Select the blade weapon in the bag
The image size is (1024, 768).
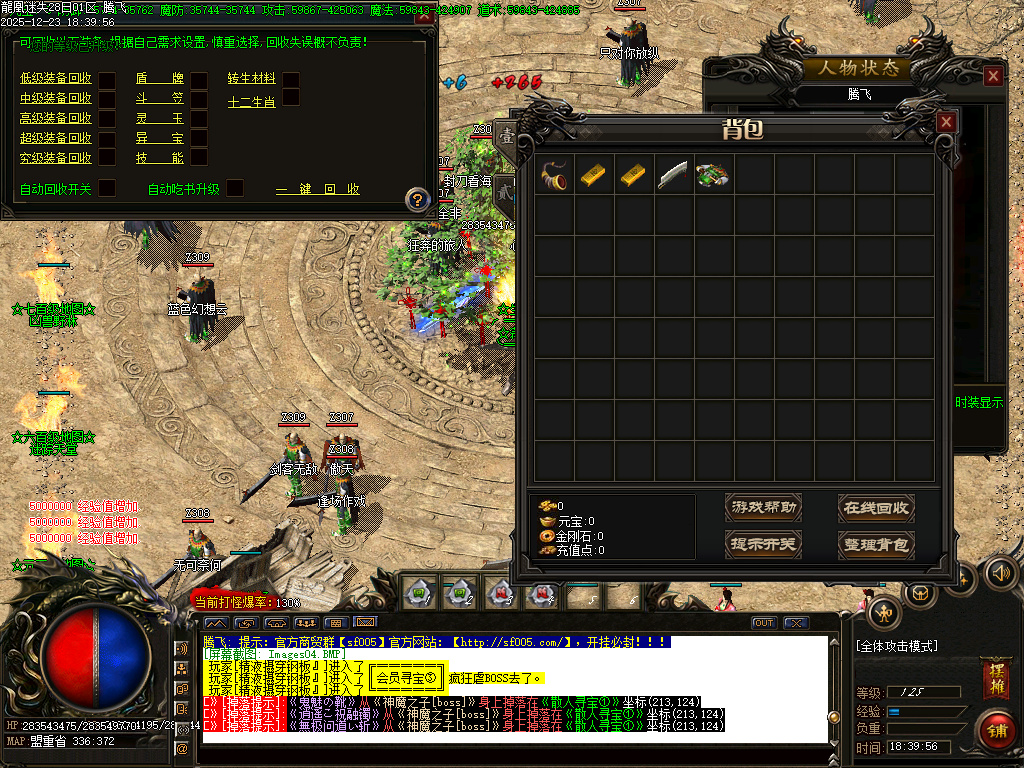pos(673,175)
